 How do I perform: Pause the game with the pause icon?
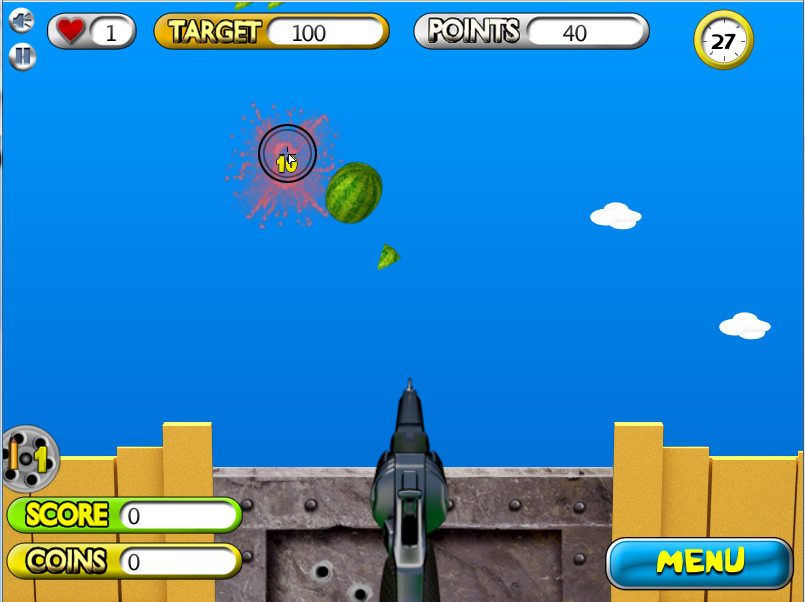click(22, 56)
